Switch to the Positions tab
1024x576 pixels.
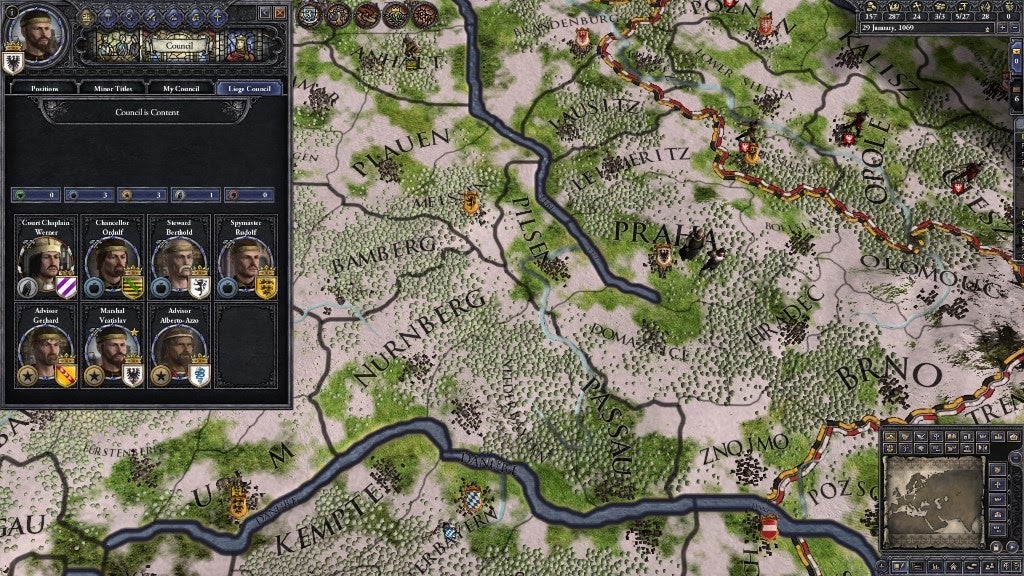click(44, 88)
